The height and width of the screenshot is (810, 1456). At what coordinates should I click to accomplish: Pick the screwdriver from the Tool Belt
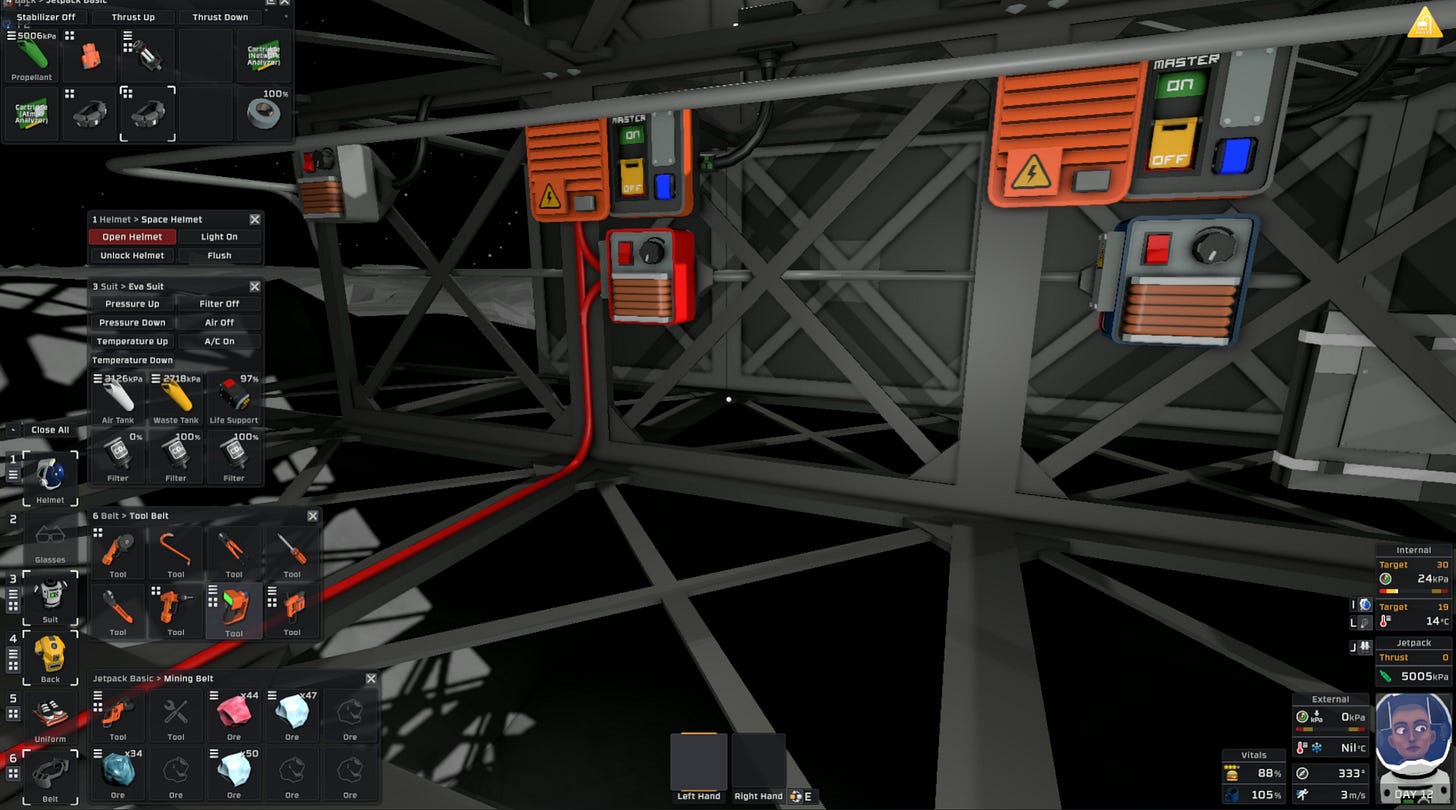[291, 548]
